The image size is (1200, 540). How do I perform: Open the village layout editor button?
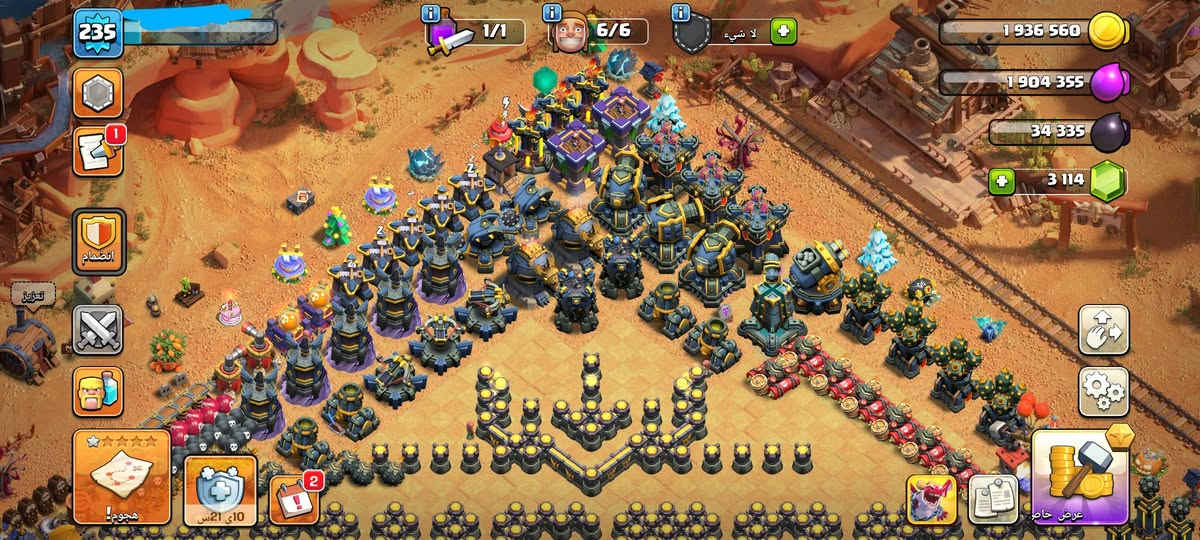click(1103, 330)
